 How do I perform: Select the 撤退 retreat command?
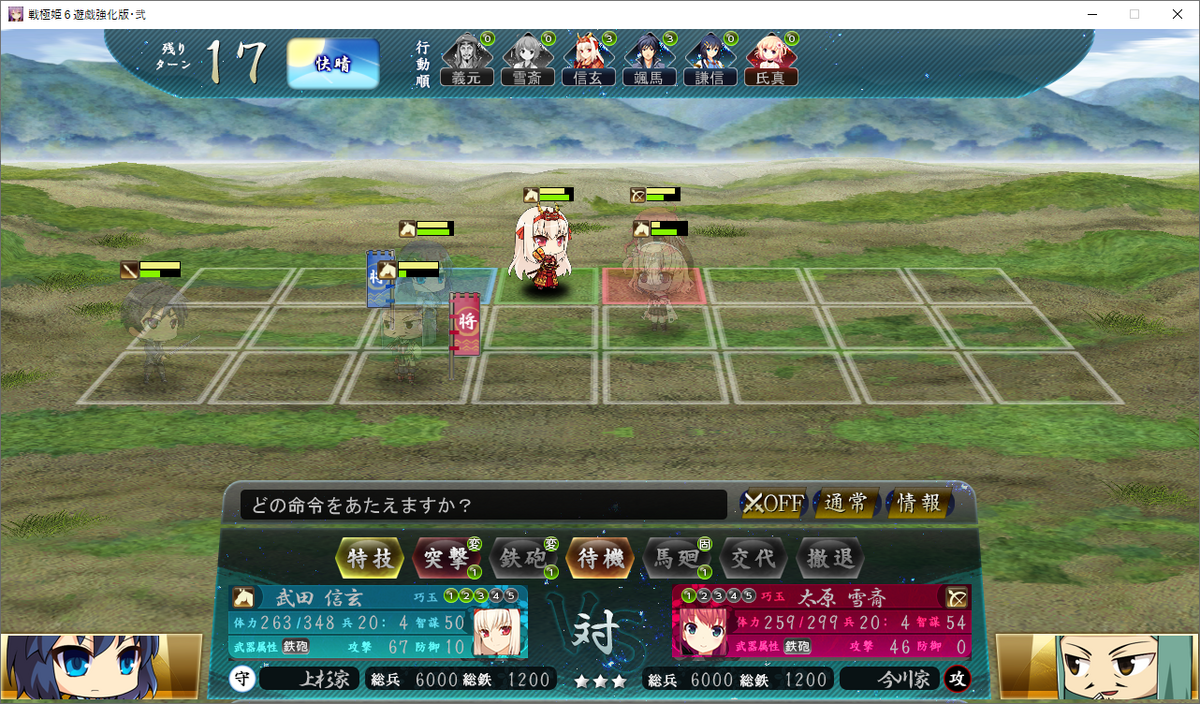click(x=830, y=558)
